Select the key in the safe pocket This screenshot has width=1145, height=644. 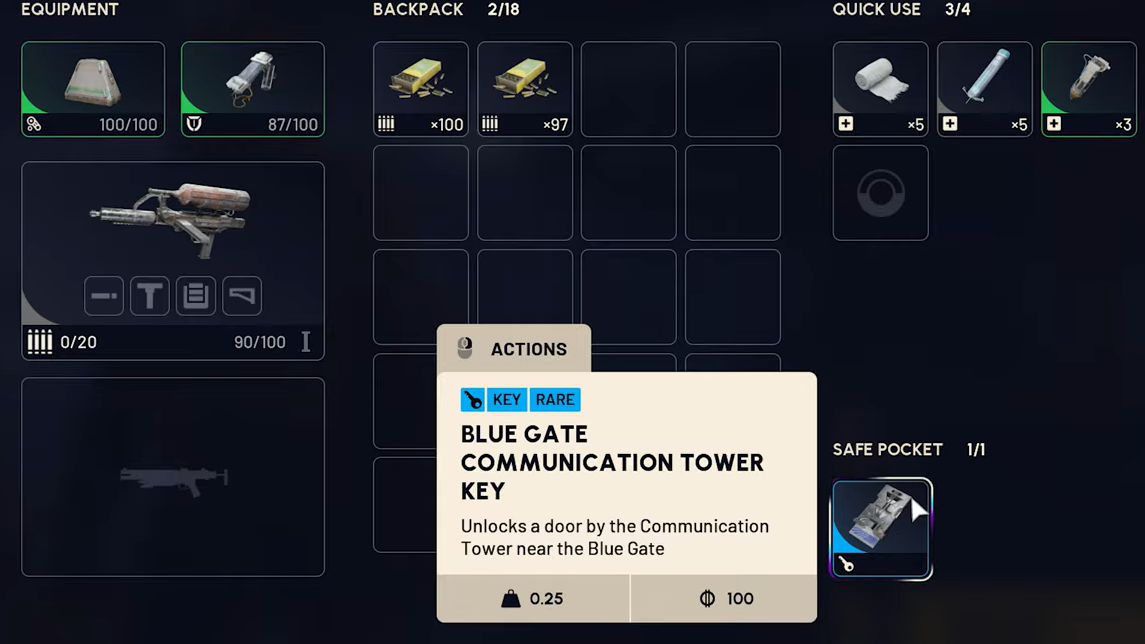(881, 529)
